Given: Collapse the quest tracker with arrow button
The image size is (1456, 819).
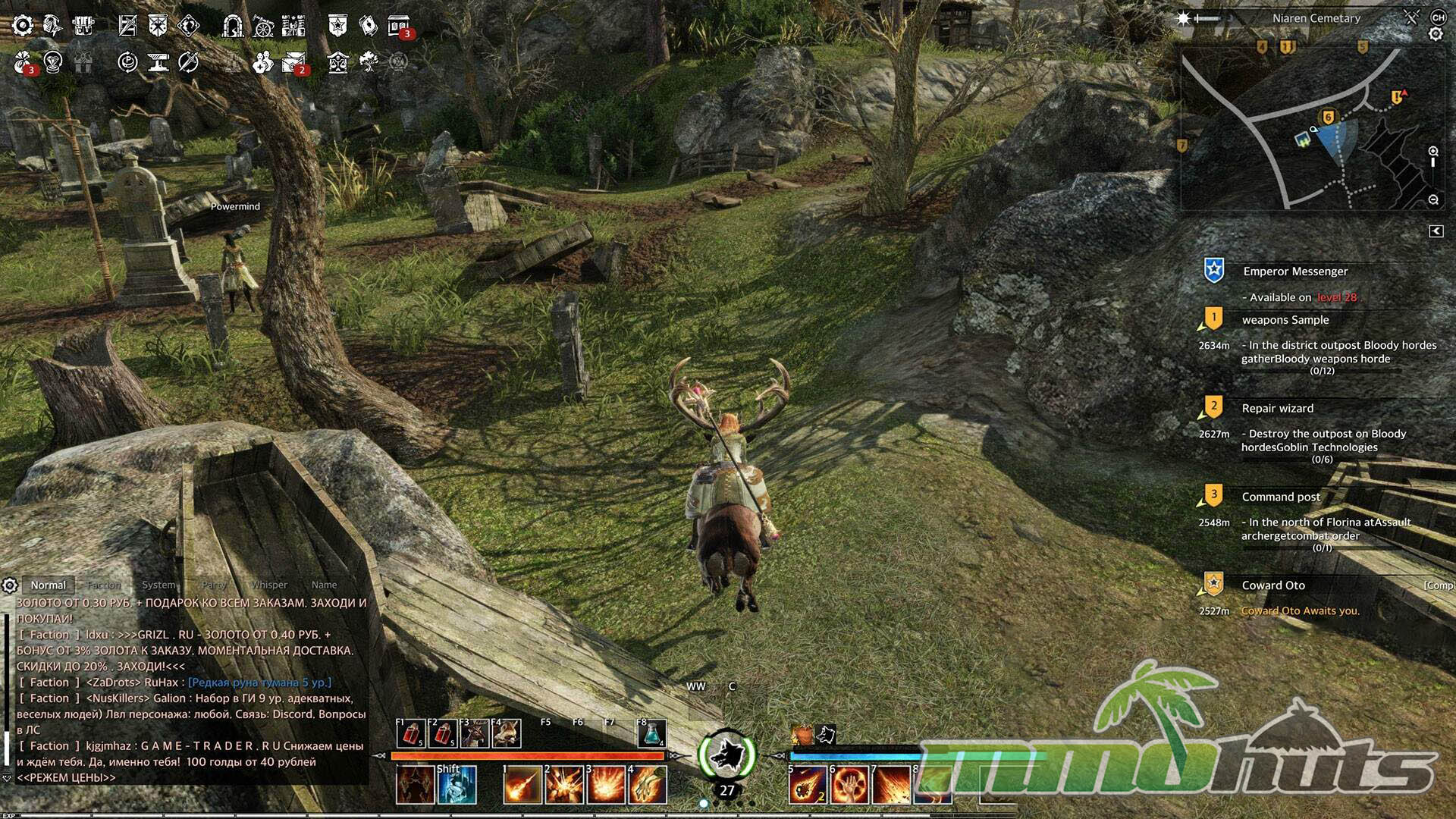Looking at the screenshot, I should [x=1436, y=231].
